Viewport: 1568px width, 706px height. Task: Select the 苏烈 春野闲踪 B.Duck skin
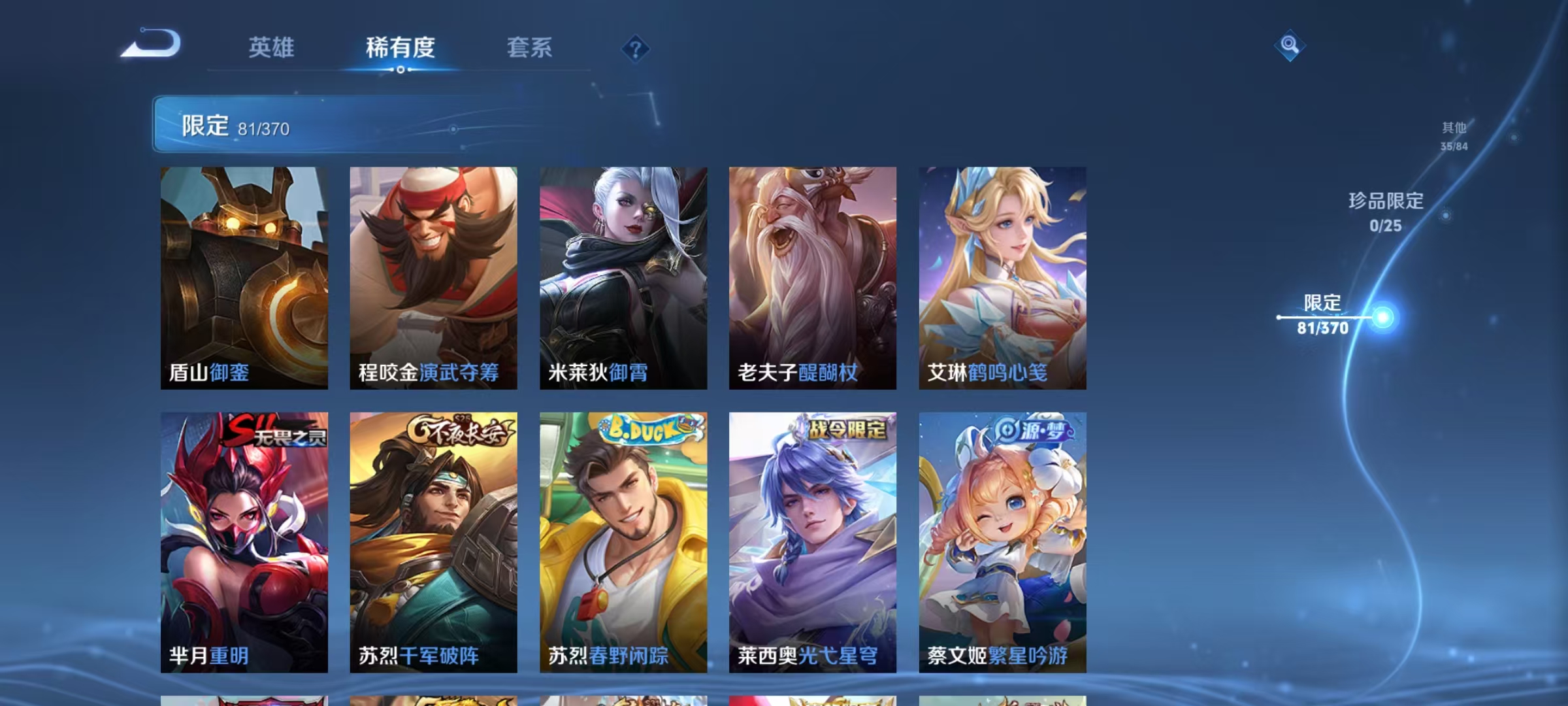point(624,543)
